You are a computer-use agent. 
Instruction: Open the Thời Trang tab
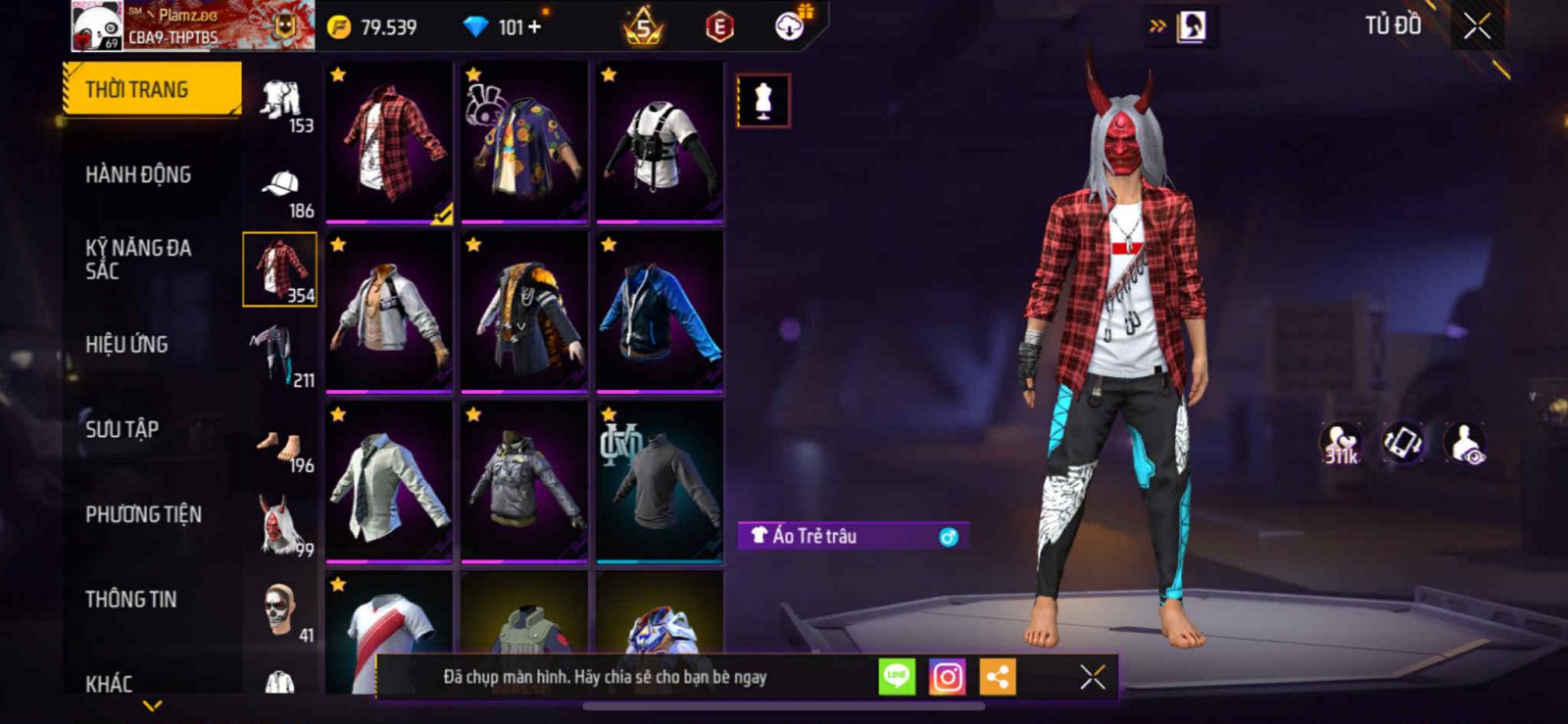(x=151, y=90)
